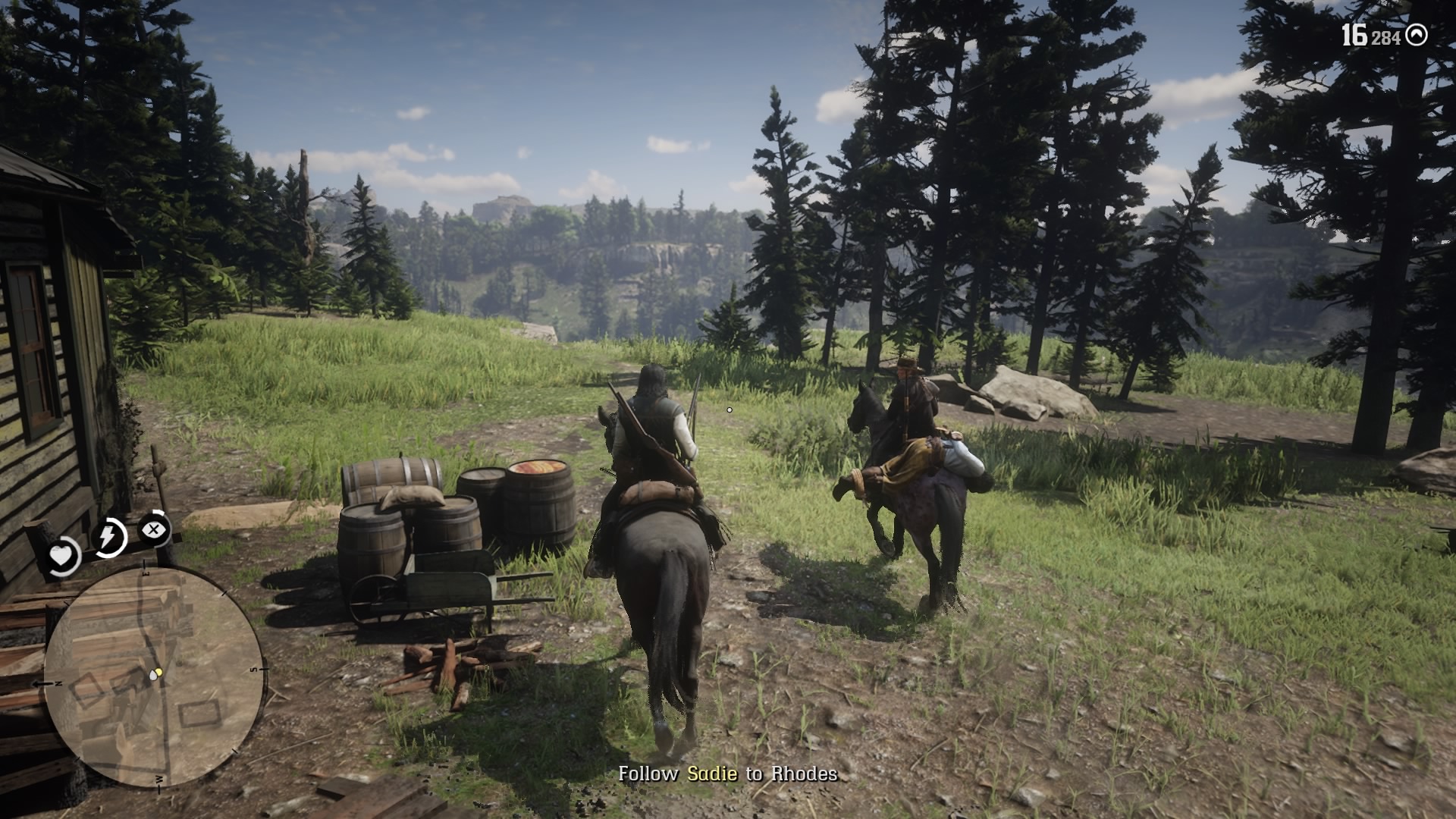
Task: Toggle the Dead Eye core indicator
Action: (x=153, y=529)
